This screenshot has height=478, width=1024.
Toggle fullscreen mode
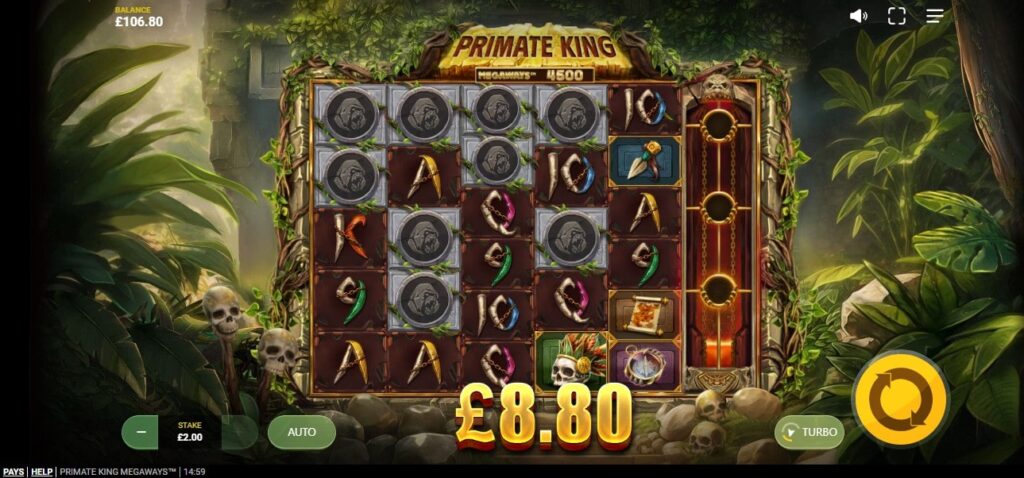pos(897,16)
